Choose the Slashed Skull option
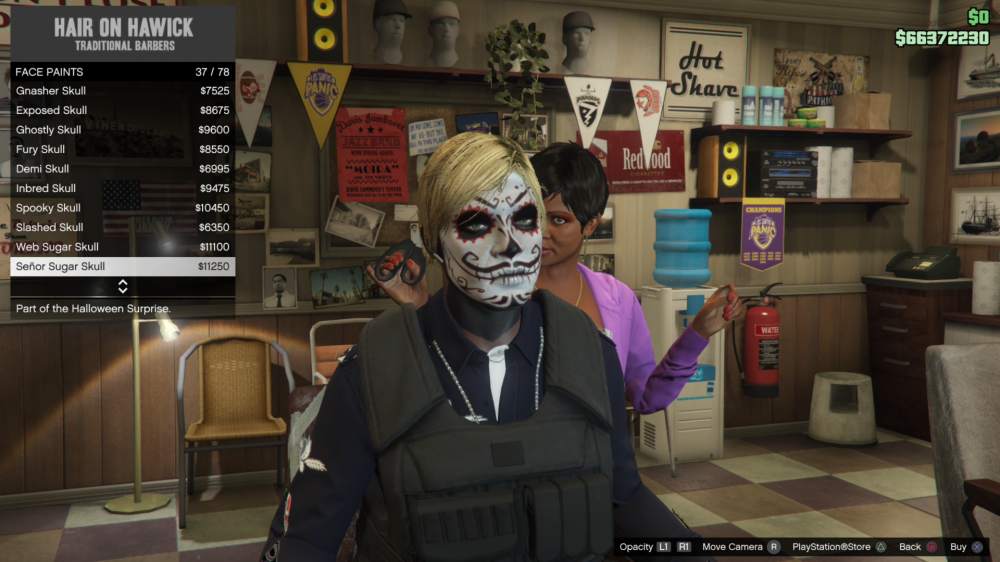This screenshot has width=1000, height=562. point(122,227)
